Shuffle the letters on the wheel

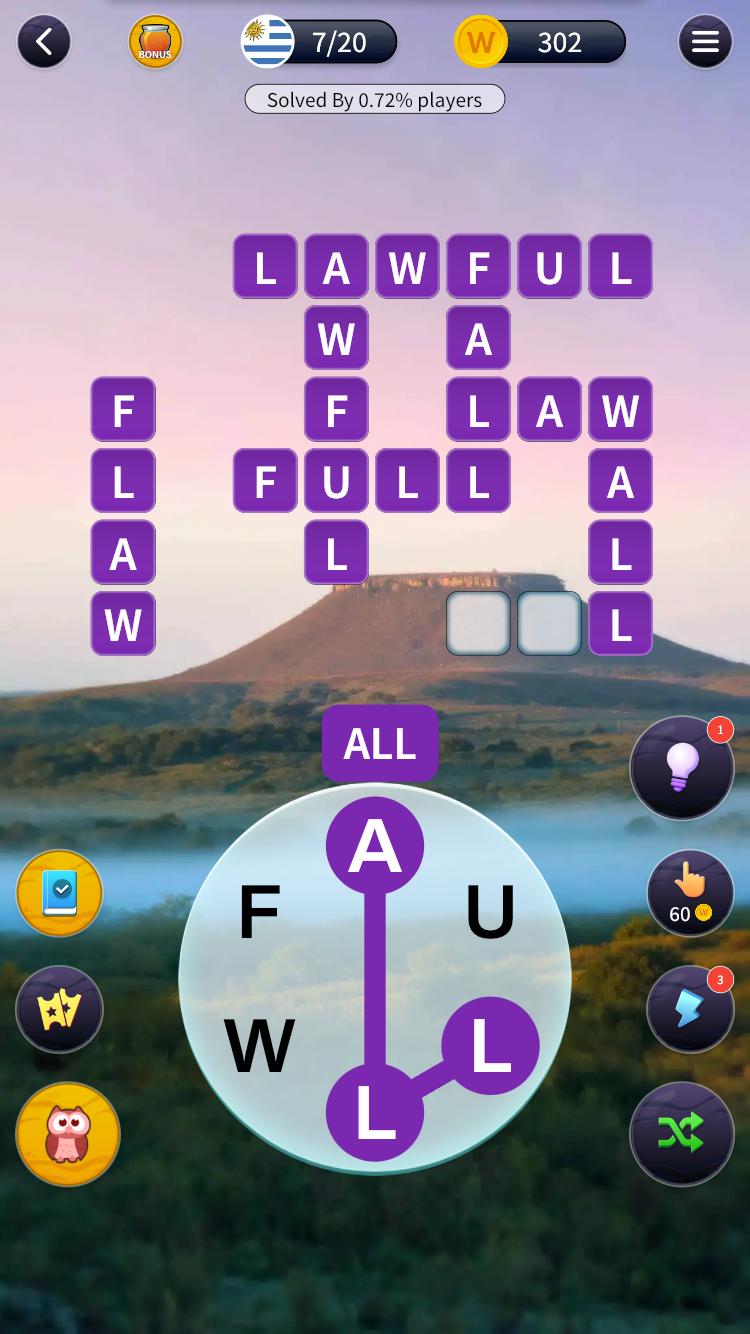pyautogui.click(x=681, y=1133)
